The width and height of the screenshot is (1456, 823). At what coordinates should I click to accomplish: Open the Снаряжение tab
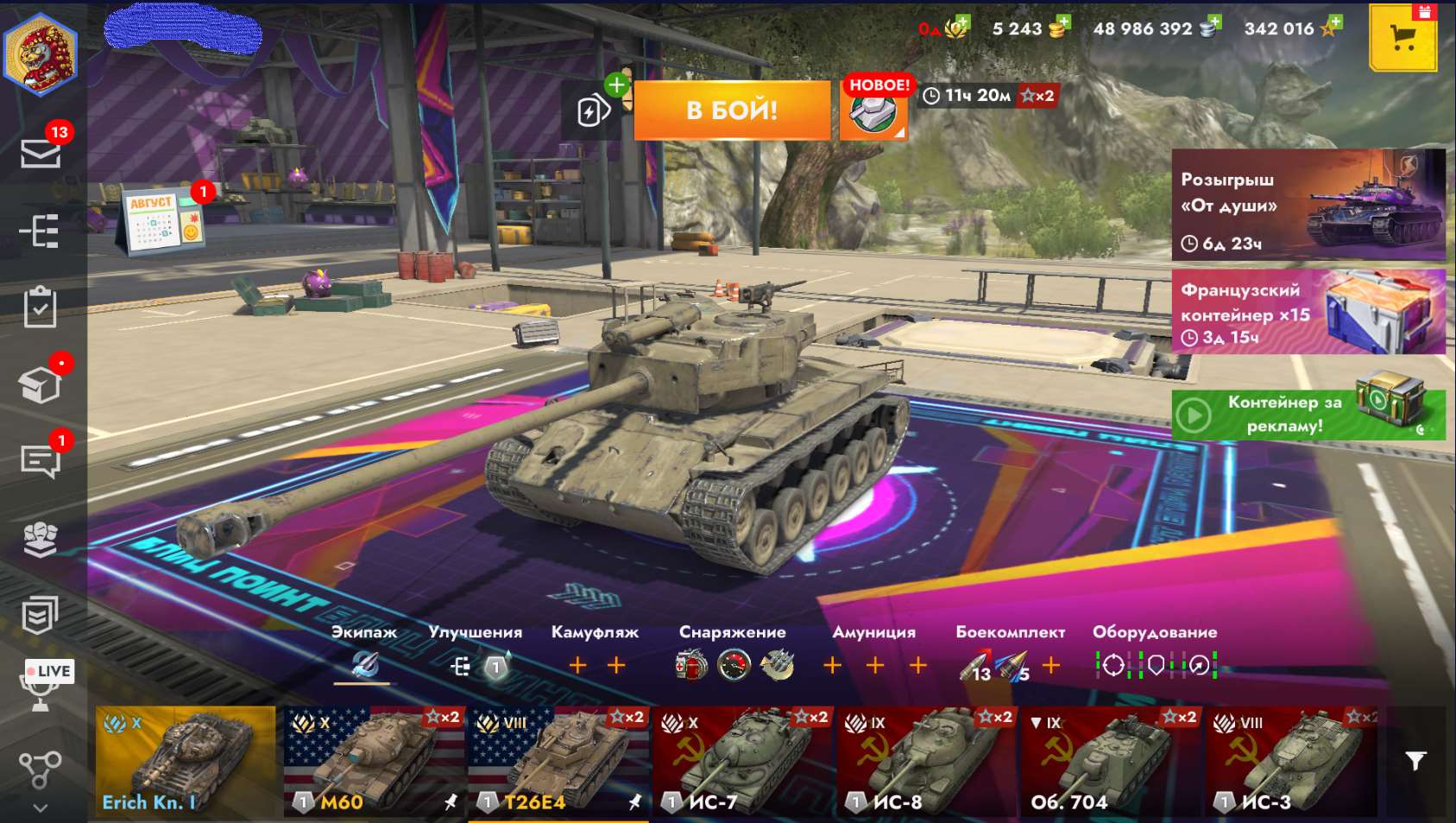point(733,631)
